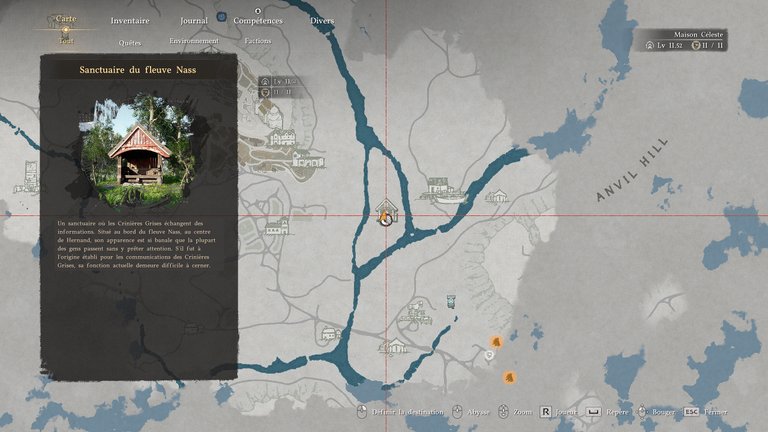Select the Carte tab
The height and width of the screenshot is (432, 768).
pos(66,19)
